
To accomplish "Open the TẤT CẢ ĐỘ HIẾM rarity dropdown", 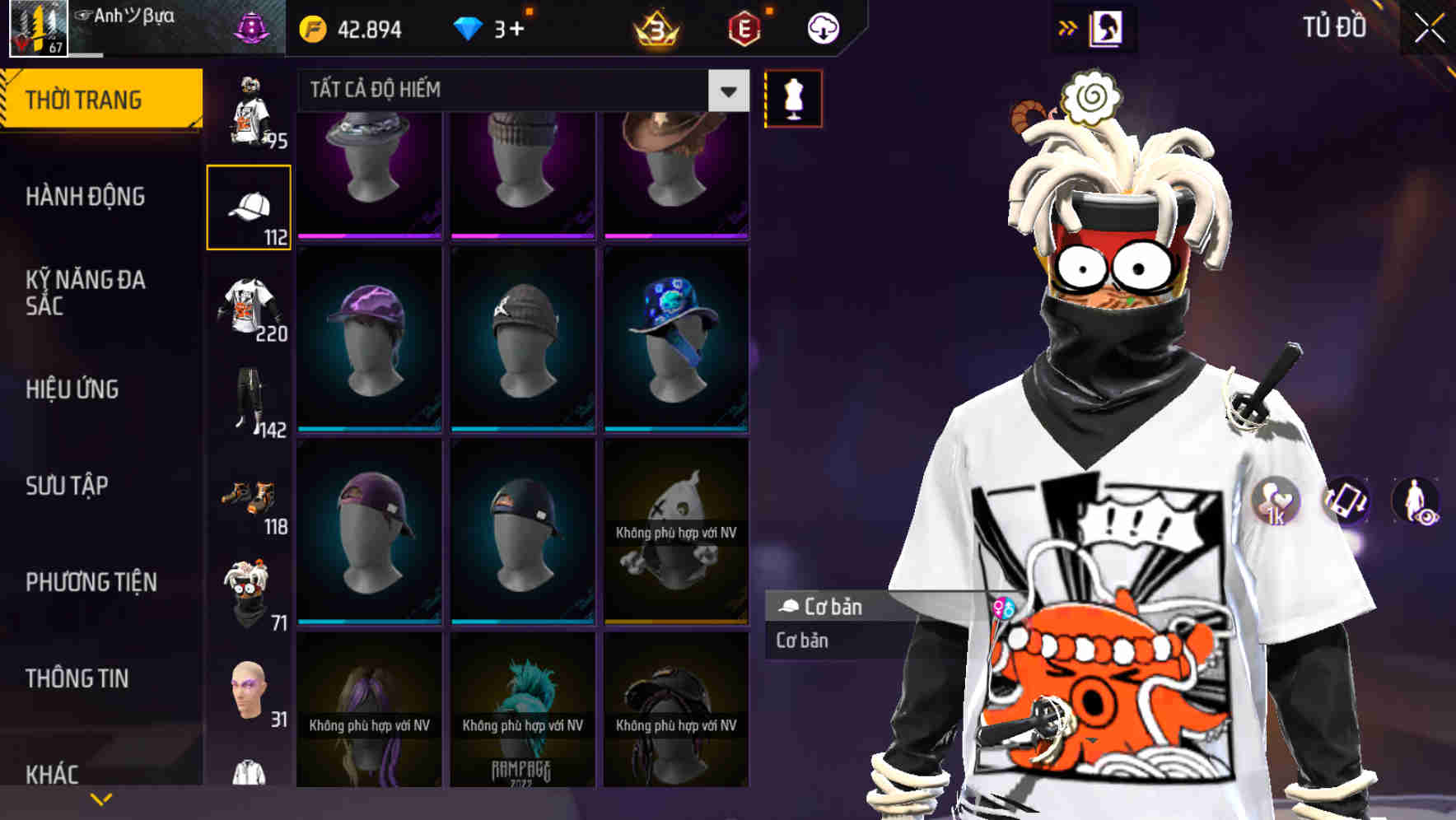I will pos(519,91).
